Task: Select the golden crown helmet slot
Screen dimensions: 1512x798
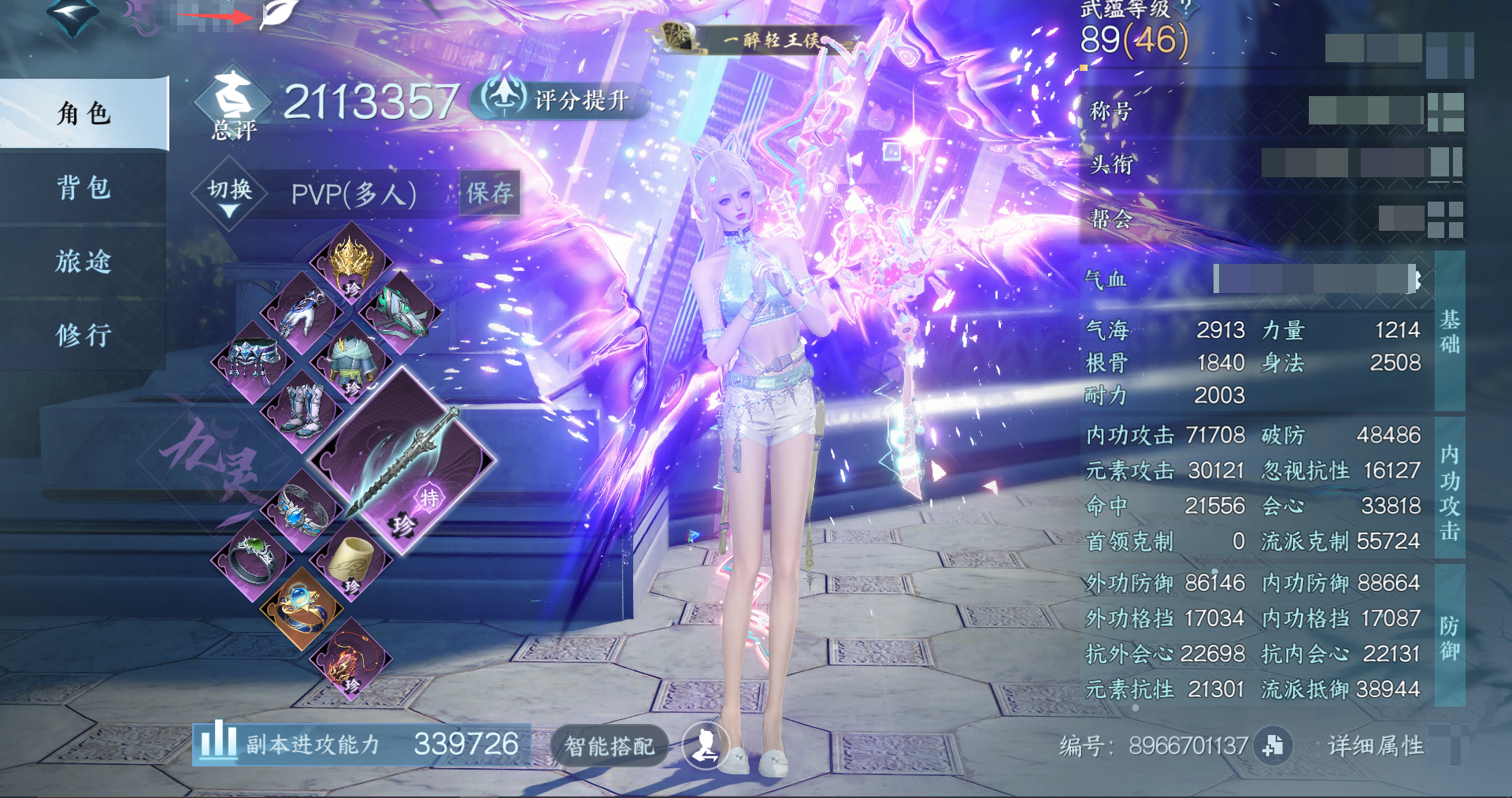Action: point(350,261)
